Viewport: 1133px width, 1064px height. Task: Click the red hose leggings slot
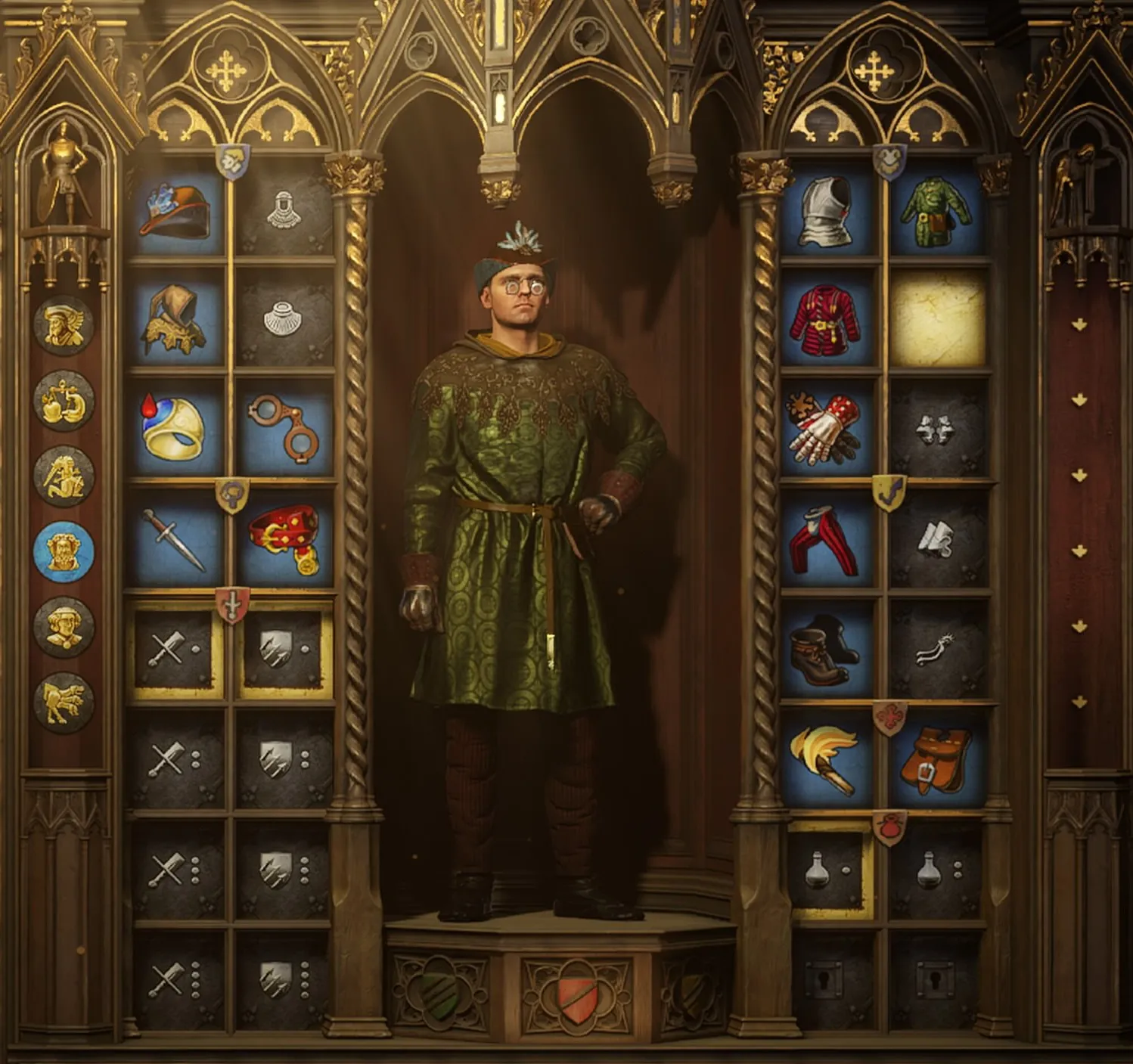click(827, 540)
